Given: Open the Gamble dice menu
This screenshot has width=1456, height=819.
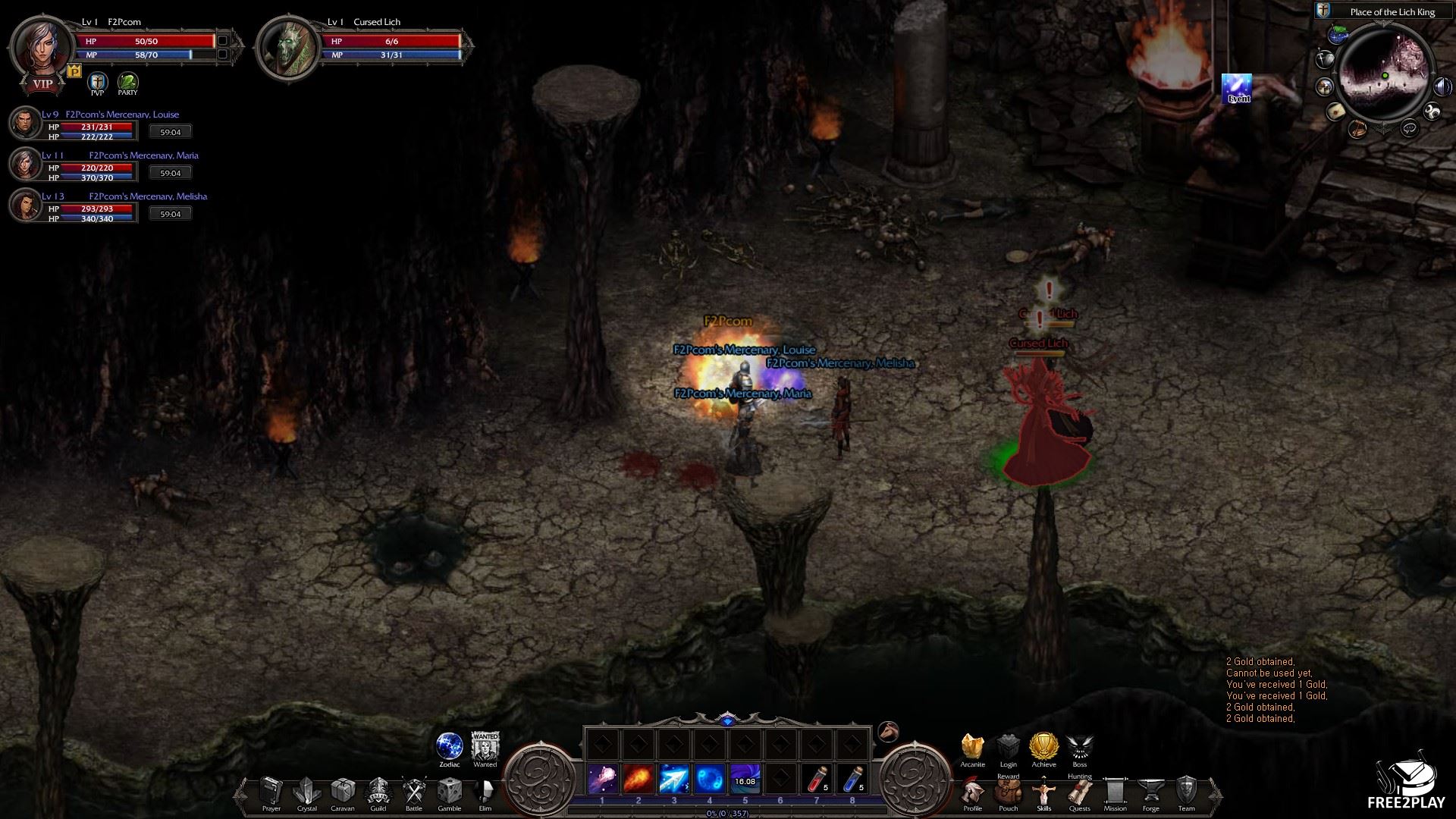Looking at the screenshot, I should 449,792.
